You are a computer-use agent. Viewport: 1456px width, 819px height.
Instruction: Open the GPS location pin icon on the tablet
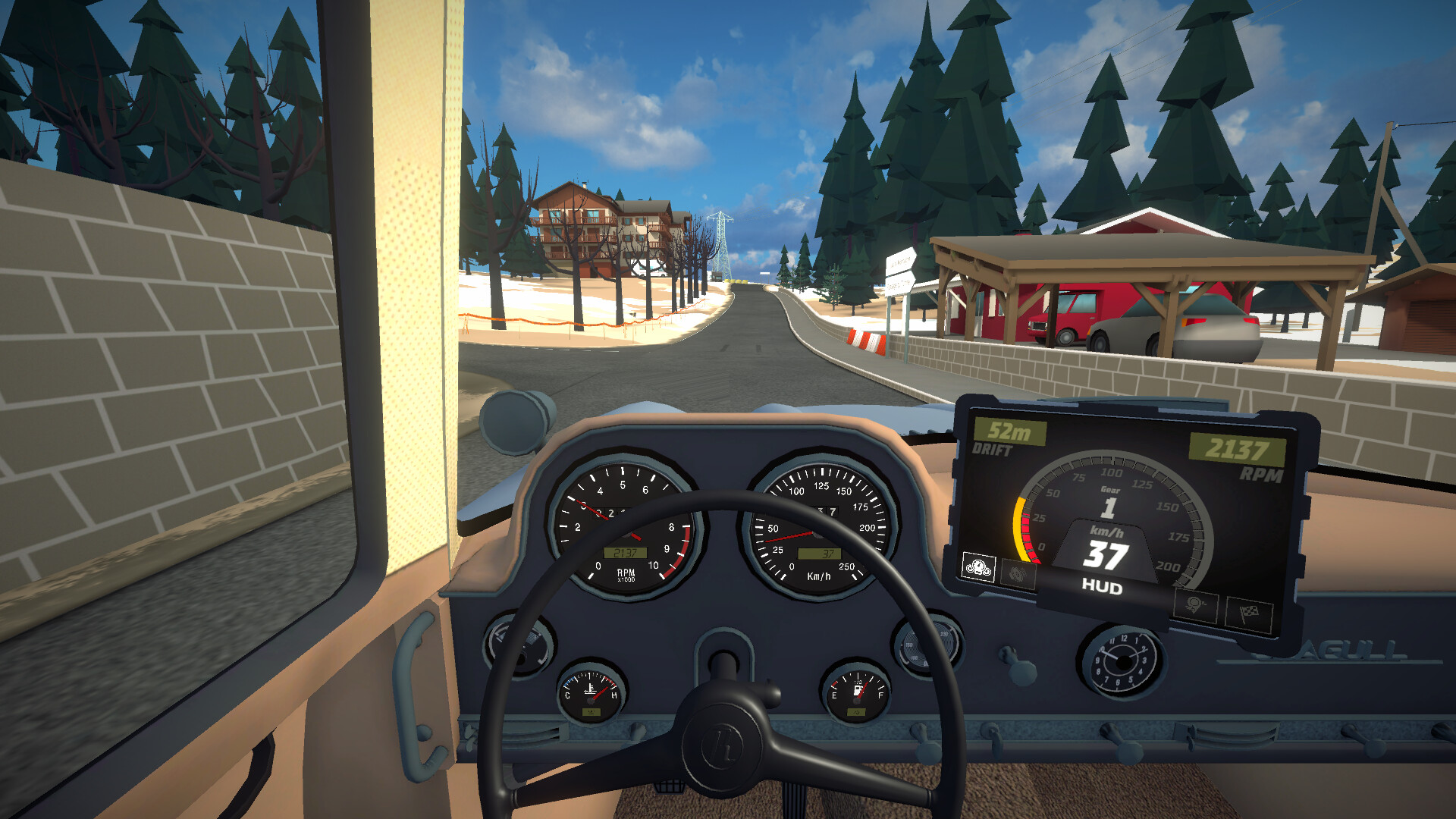pos(1197,605)
